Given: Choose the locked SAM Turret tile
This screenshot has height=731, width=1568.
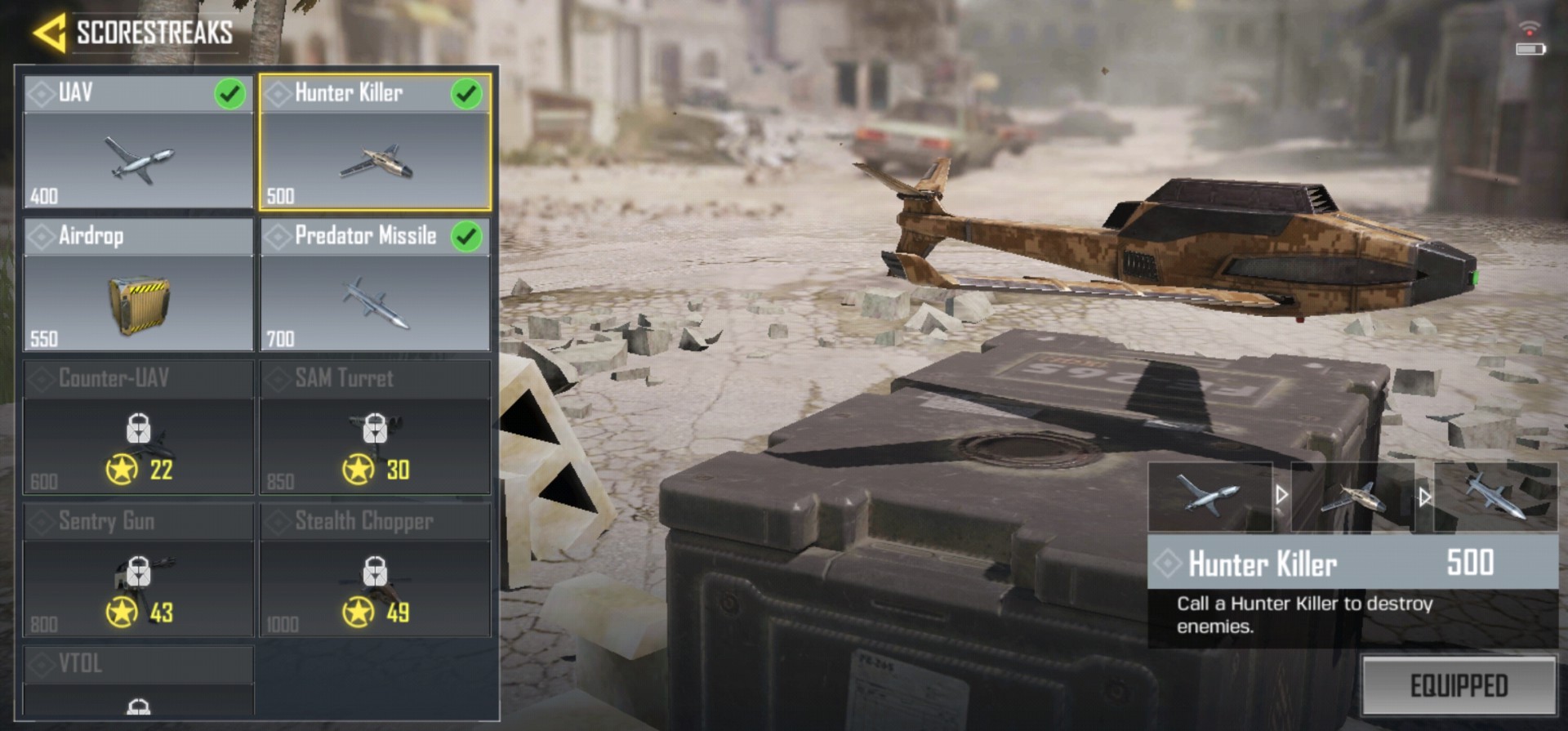Looking at the screenshot, I should point(375,428).
